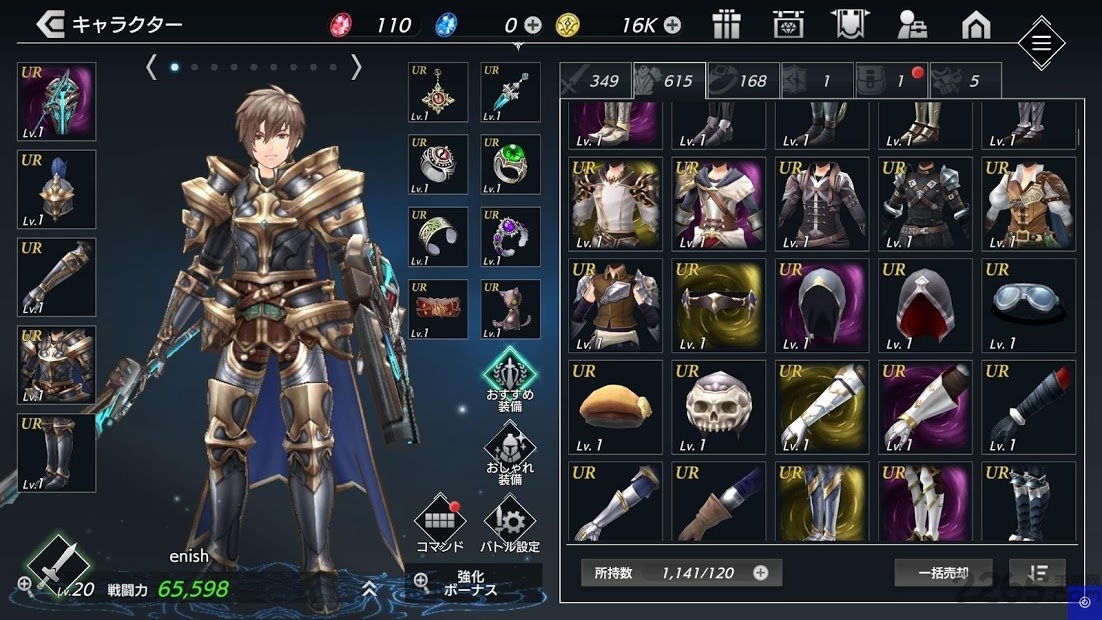Open バトル設定 battle settings

[x=510, y=522]
